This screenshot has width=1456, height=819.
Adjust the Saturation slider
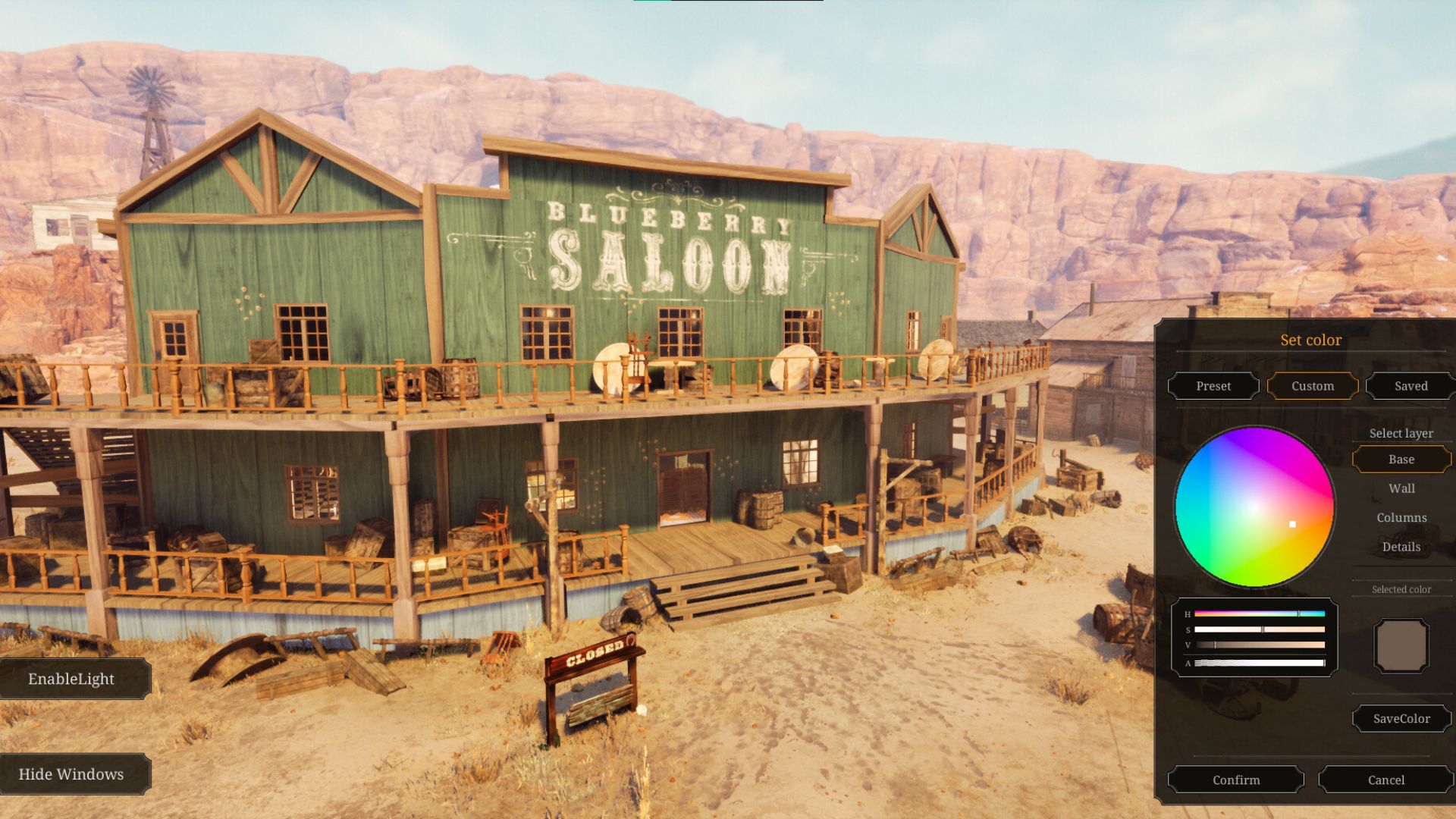pos(1259,629)
